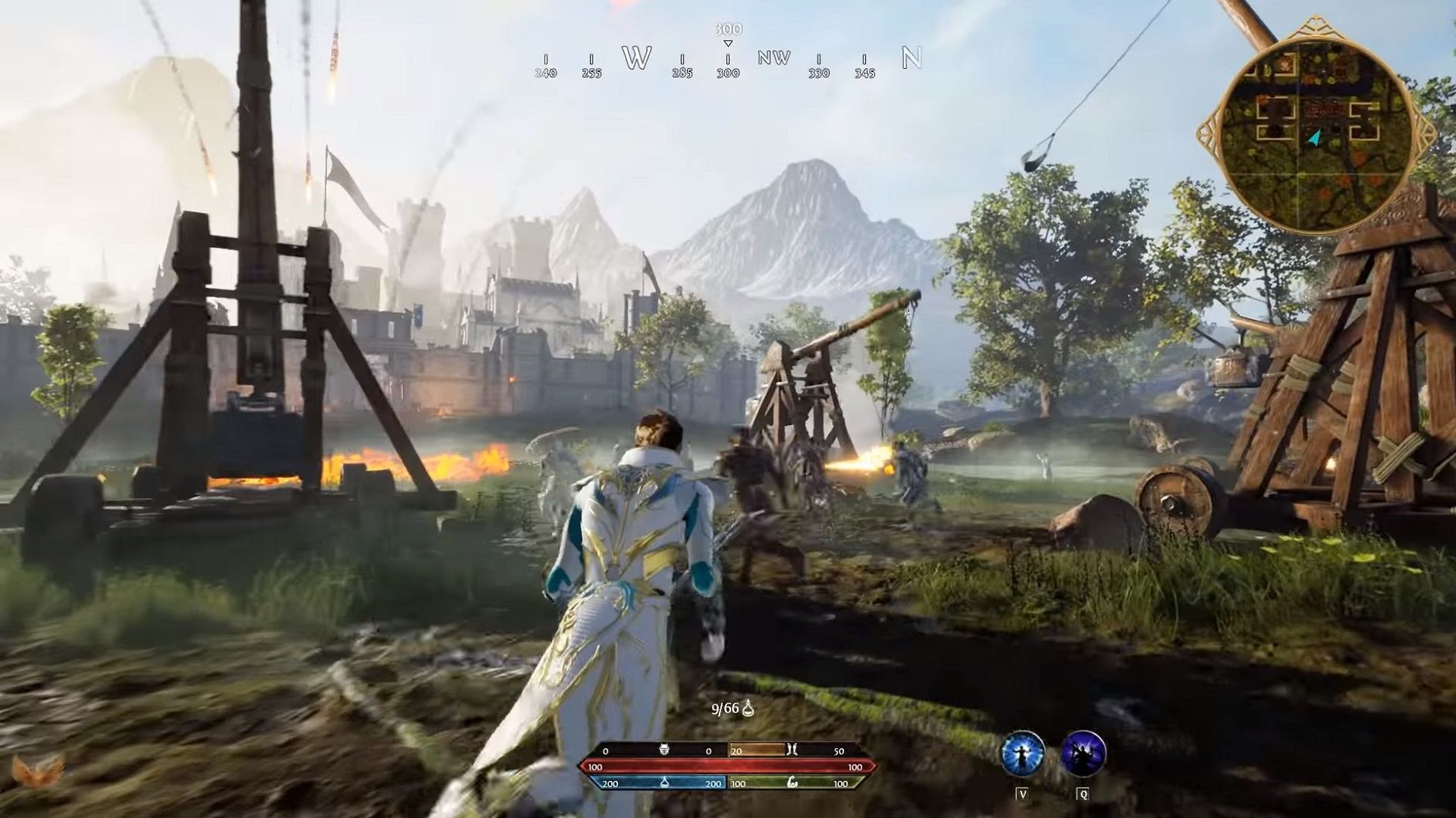Viewport: 1456px width, 818px height.
Task: Activate the light-blue radiant figure ability
Action: point(1022,754)
